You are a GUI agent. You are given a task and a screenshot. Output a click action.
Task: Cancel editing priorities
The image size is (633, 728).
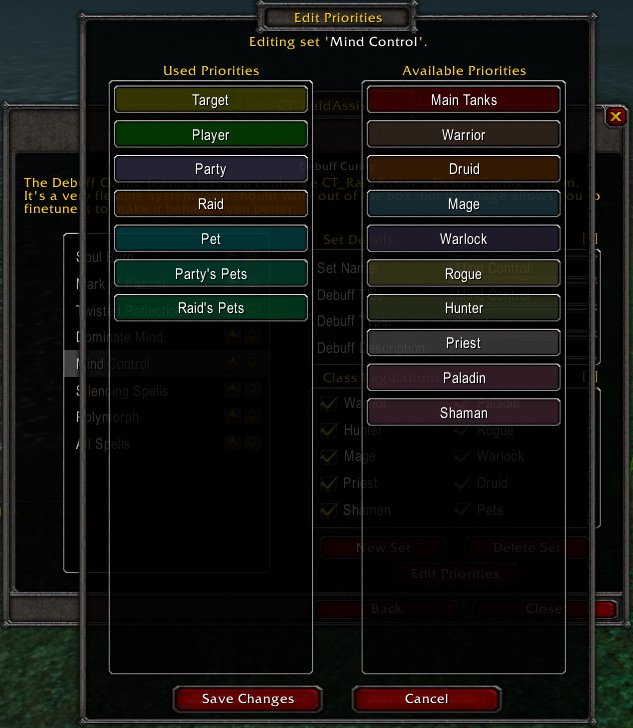click(426, 698)
